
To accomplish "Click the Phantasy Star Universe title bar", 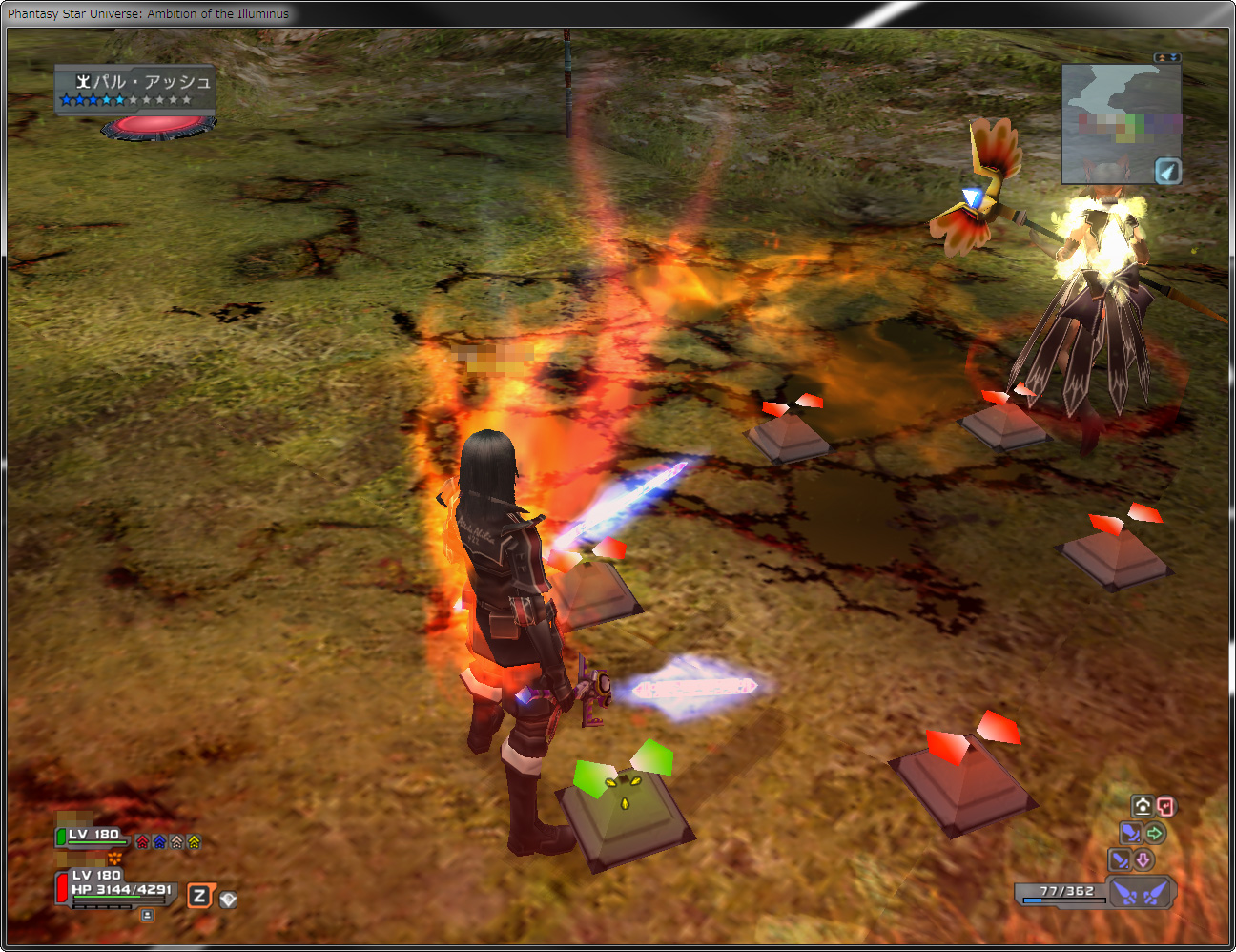I will pyautogui.click(x=381, y=13).
